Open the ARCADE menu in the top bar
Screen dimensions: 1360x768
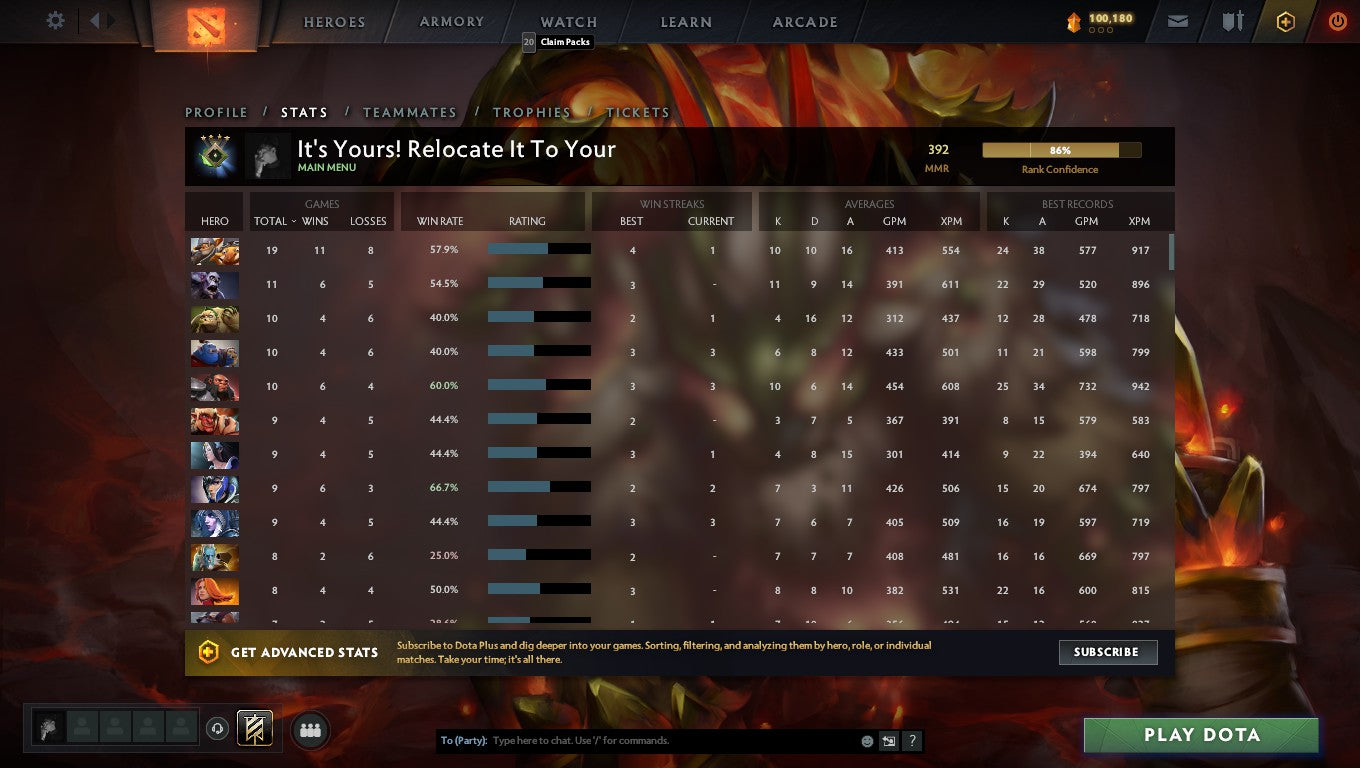[x=803, y=21]
